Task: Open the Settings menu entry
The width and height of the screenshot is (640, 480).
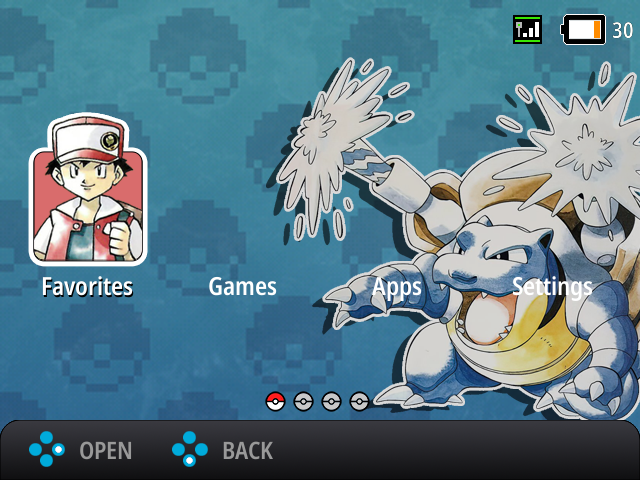Action: 552,288
